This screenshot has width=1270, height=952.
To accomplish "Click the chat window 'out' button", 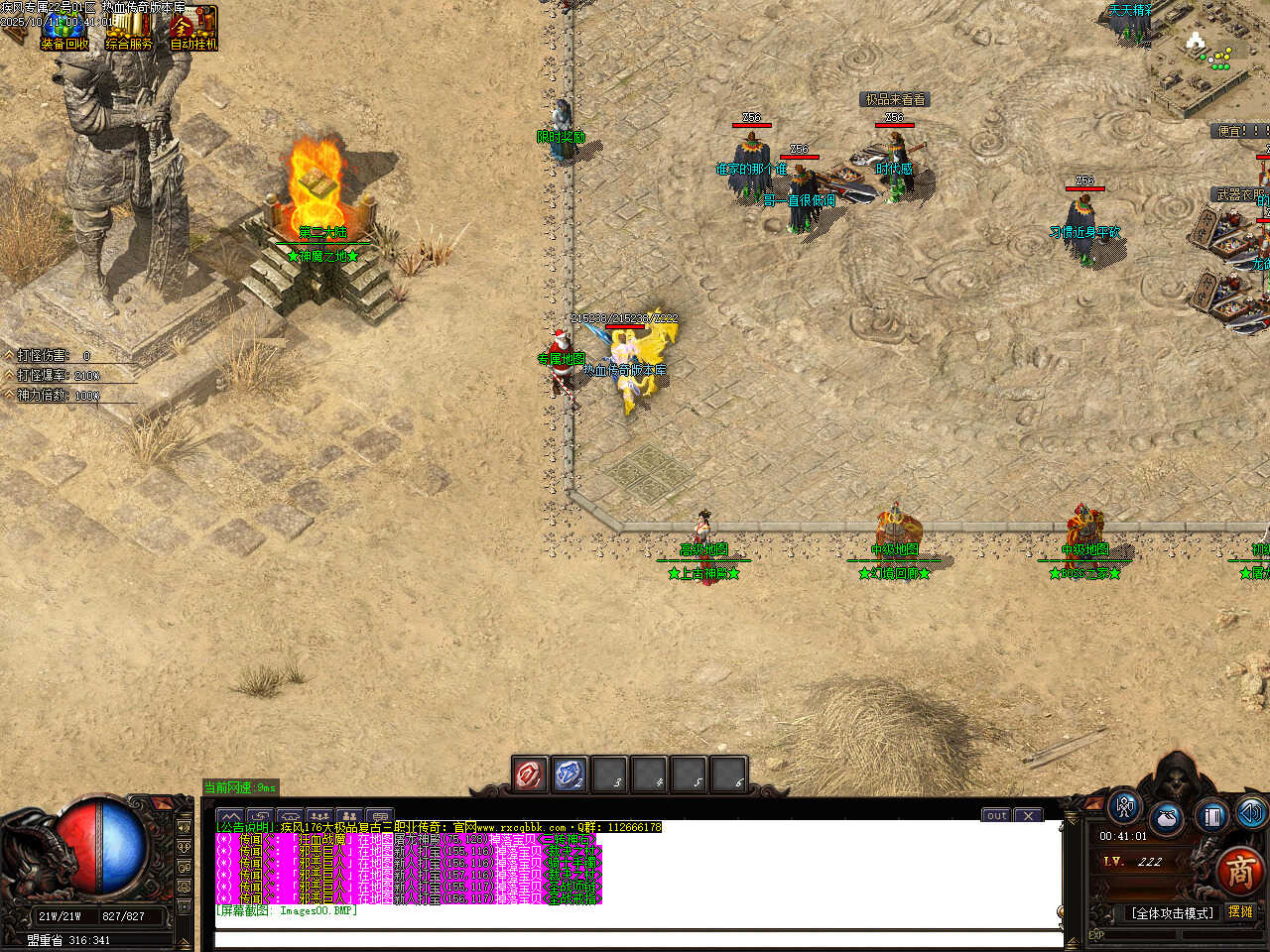I will click(x=997, y=815).
